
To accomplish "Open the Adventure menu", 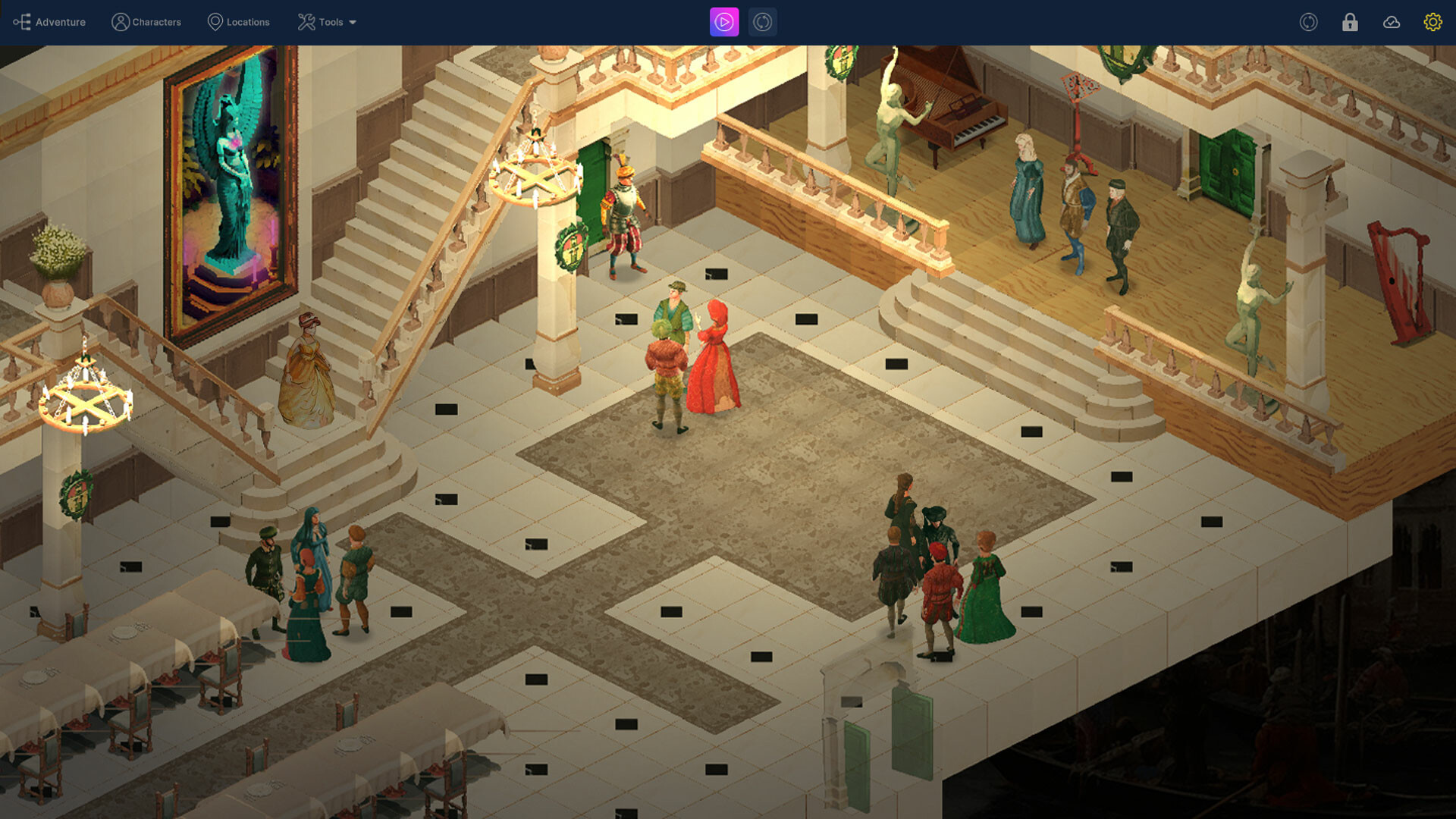I will [59, 22].
